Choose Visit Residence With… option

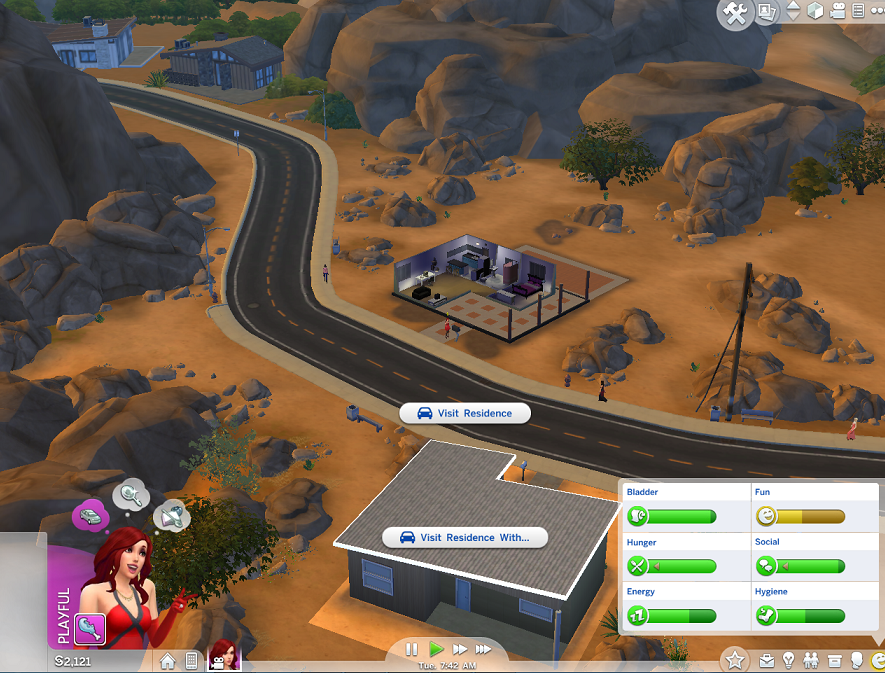coord(465,537)
